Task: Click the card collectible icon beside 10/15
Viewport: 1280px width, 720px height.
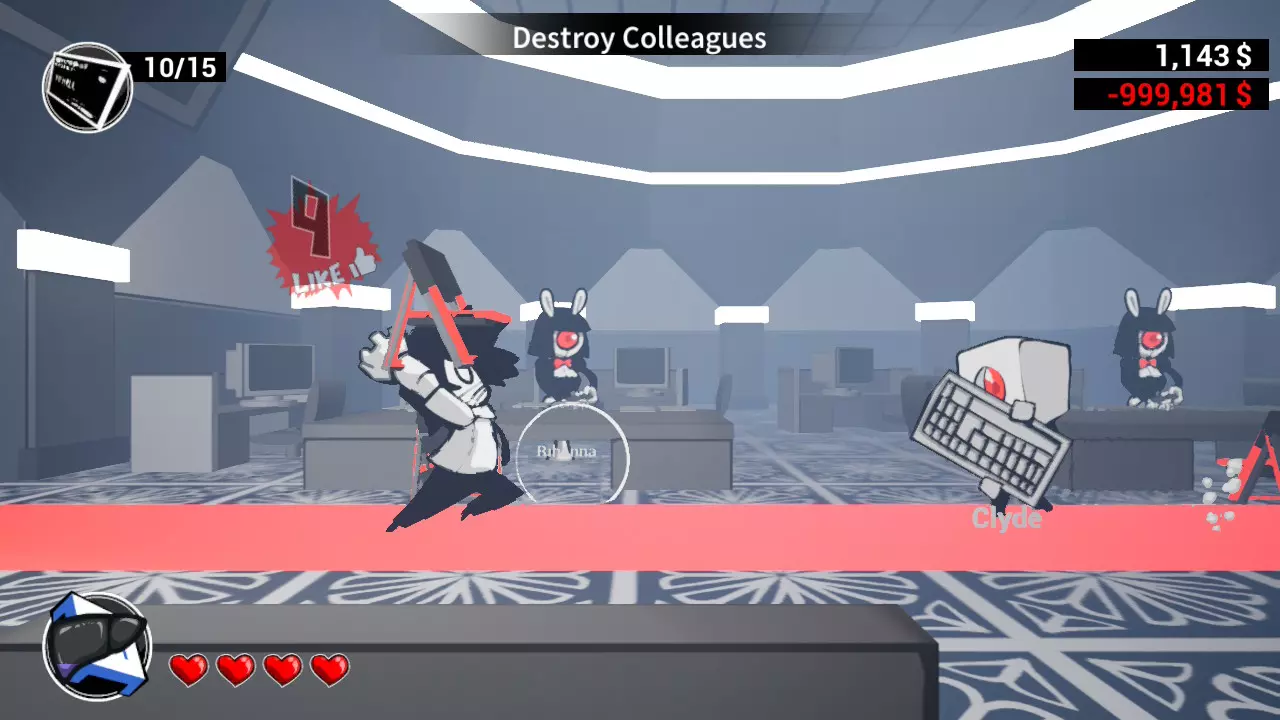Action: click(x=87, y=86)
